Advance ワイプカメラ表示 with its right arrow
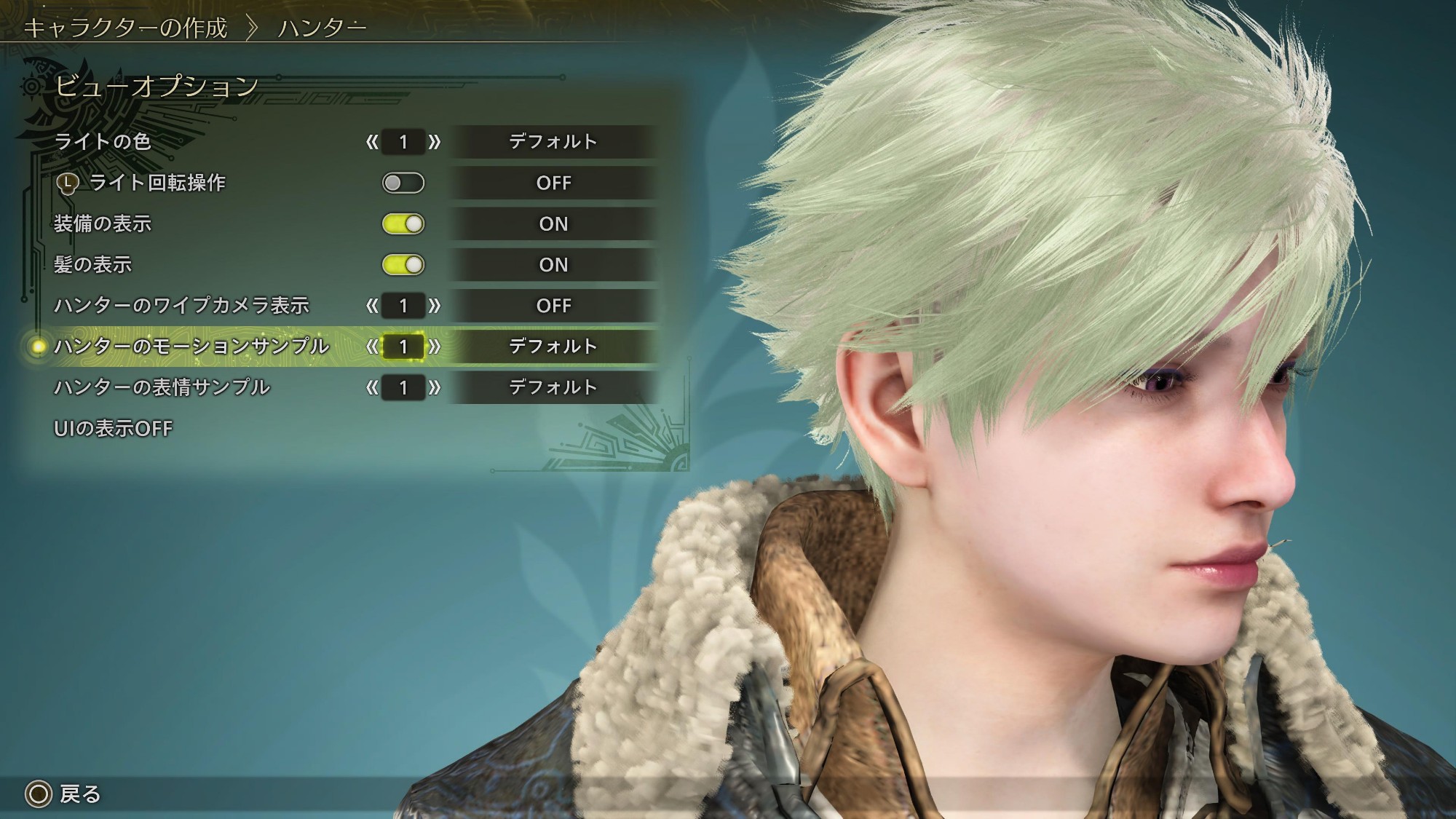The width and height of the screenshot is (1456, 819). point(435,306)
